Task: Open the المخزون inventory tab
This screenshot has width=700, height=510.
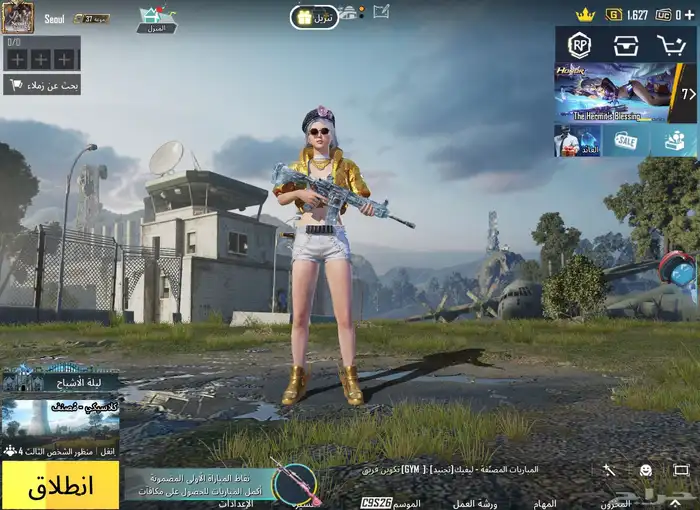Action: (616, 503)
